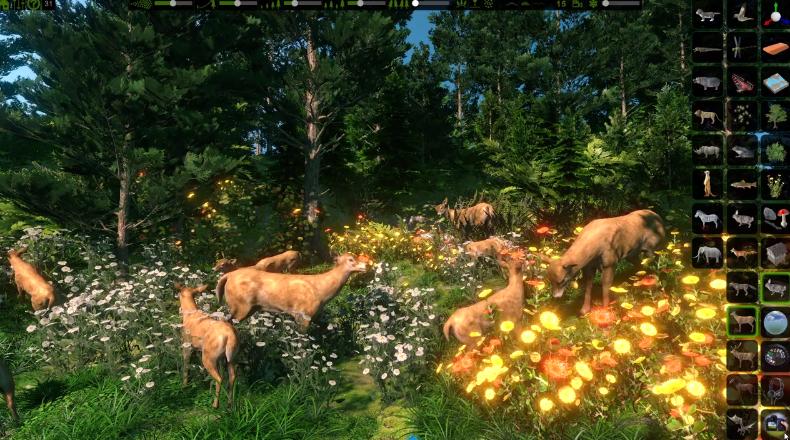Choose the hippo animal icon
This screenshot has width=790, height=440.
tap(708, 83)
